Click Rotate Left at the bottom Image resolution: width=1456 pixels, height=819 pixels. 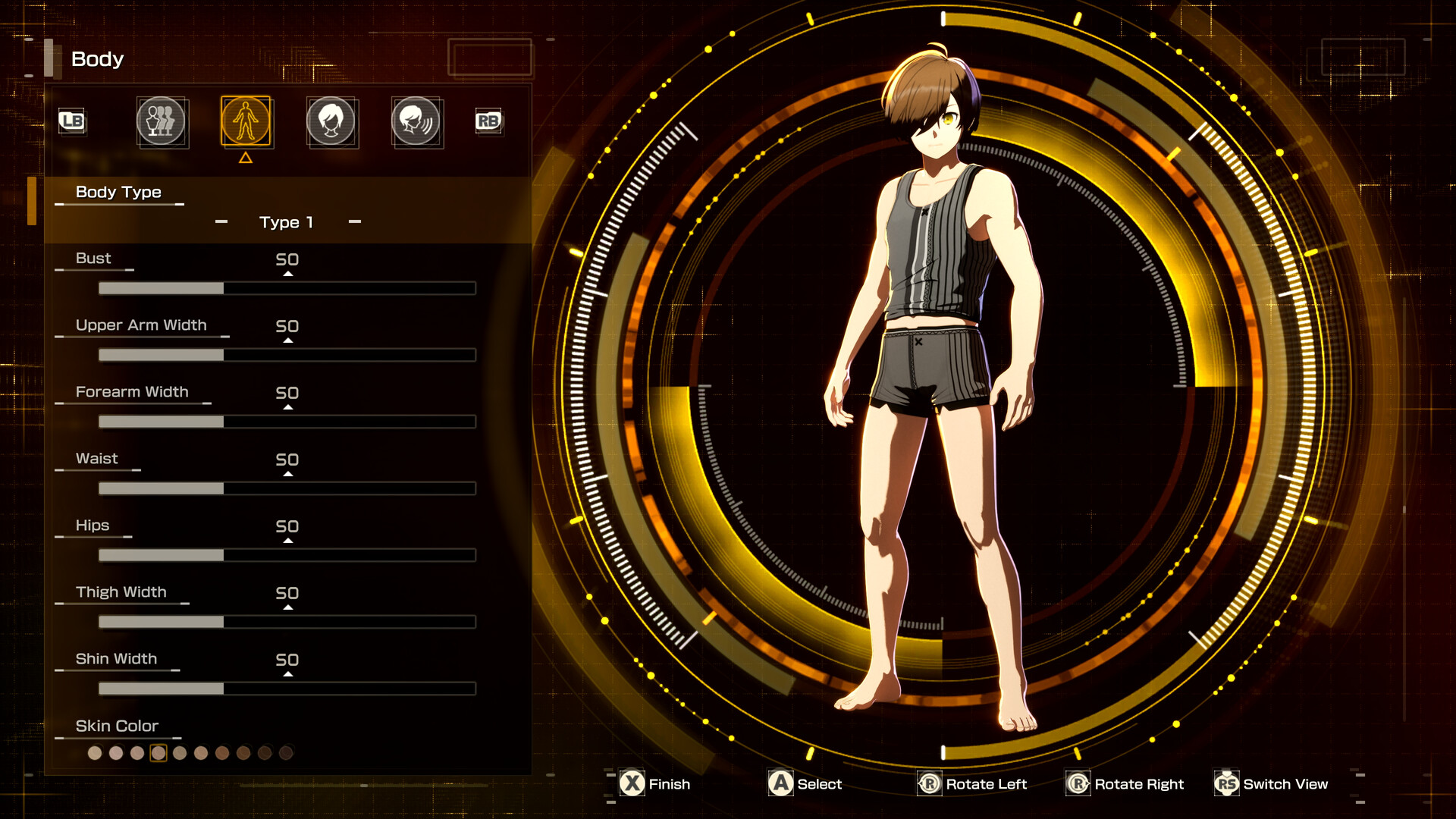[973, 784]
